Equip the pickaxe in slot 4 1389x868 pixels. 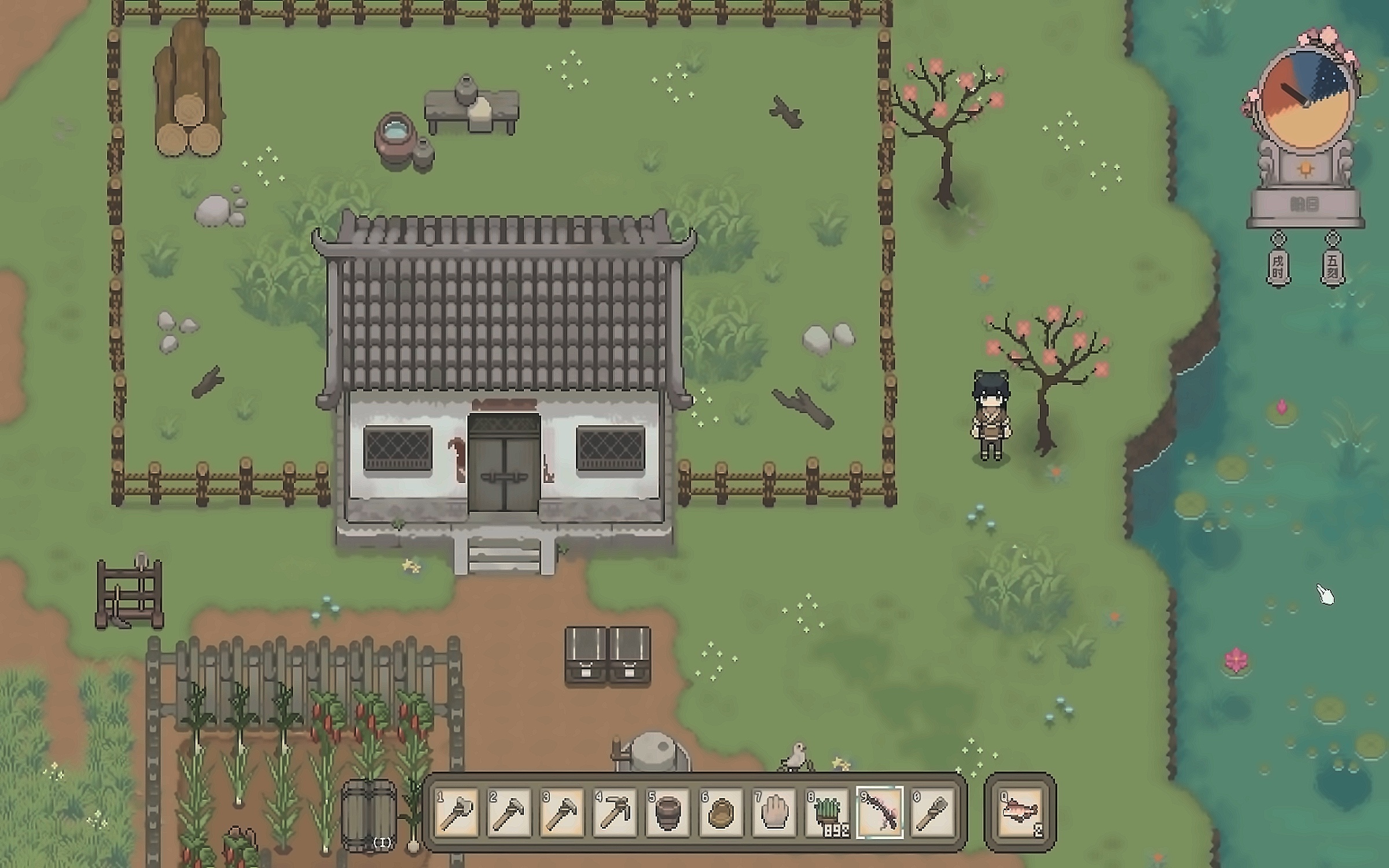point(615,812)
